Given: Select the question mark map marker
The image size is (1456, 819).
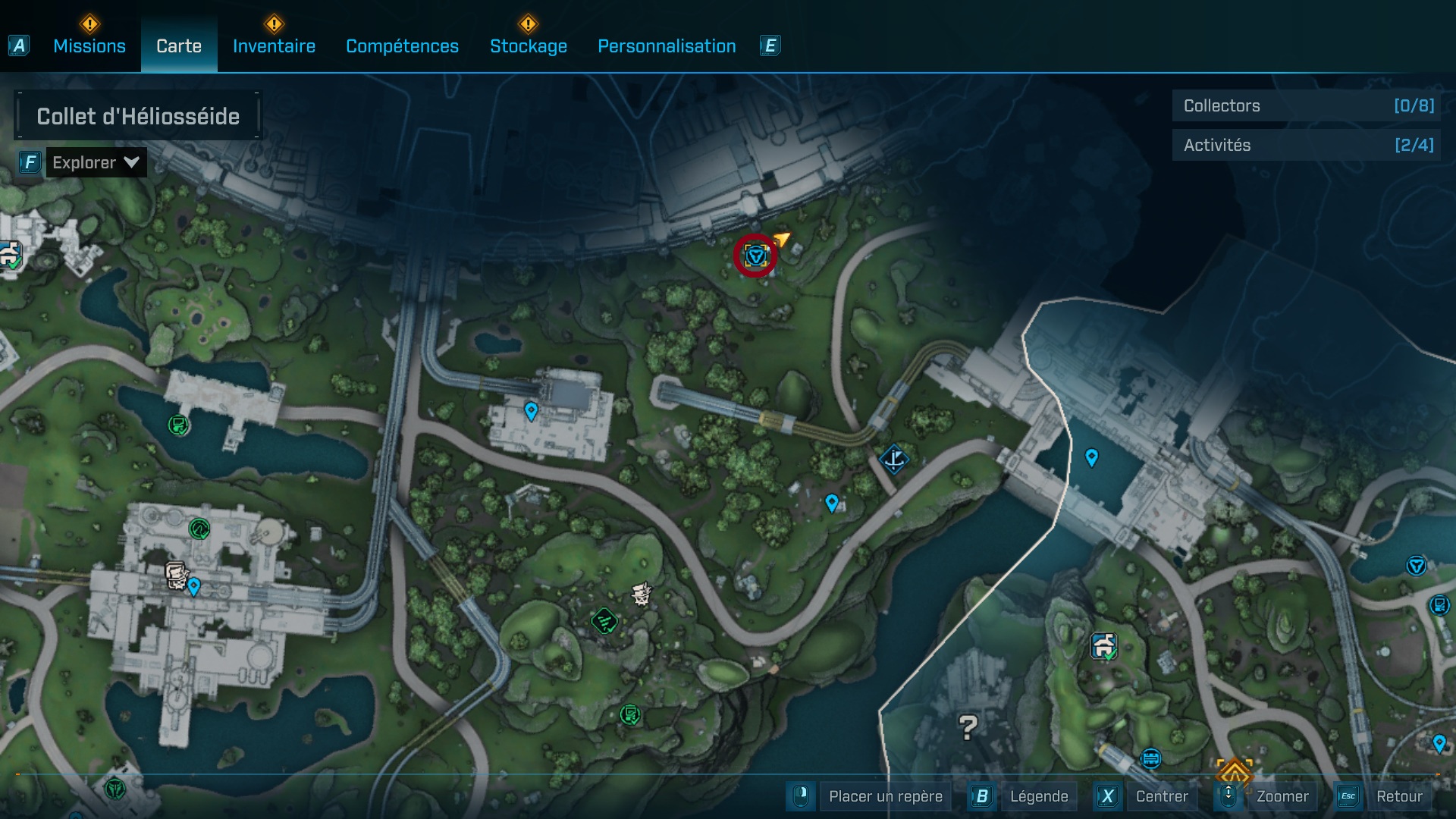Looking at the screenshot, I should [x=968, y=727].
